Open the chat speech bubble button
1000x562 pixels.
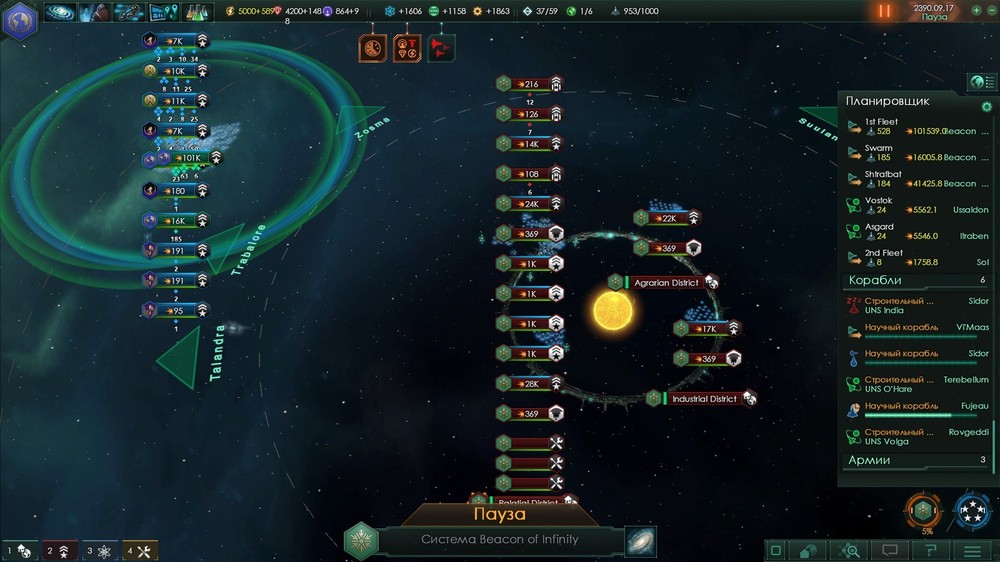coord(890,550)
